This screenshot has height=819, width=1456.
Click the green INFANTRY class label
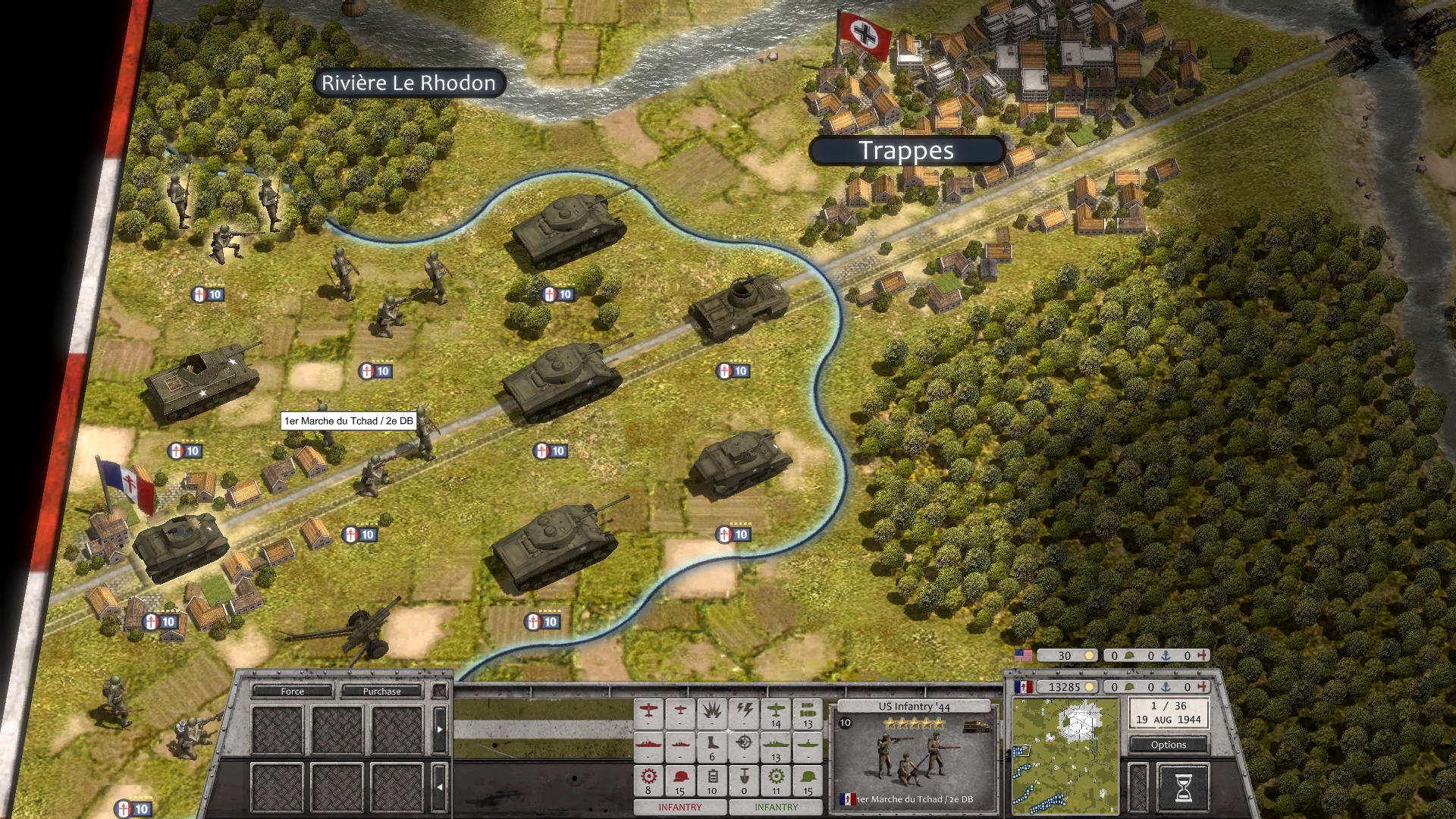pos(776,808)
